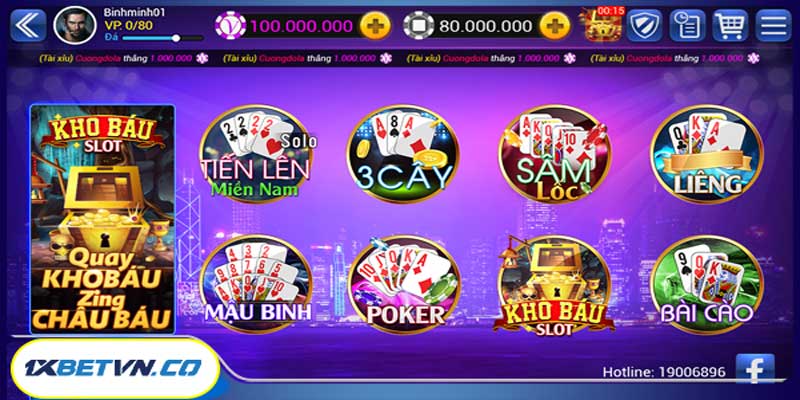Go back with the arrow button
Image resolution: width=800 pixels, height=400 pixels.
point(29,24)
